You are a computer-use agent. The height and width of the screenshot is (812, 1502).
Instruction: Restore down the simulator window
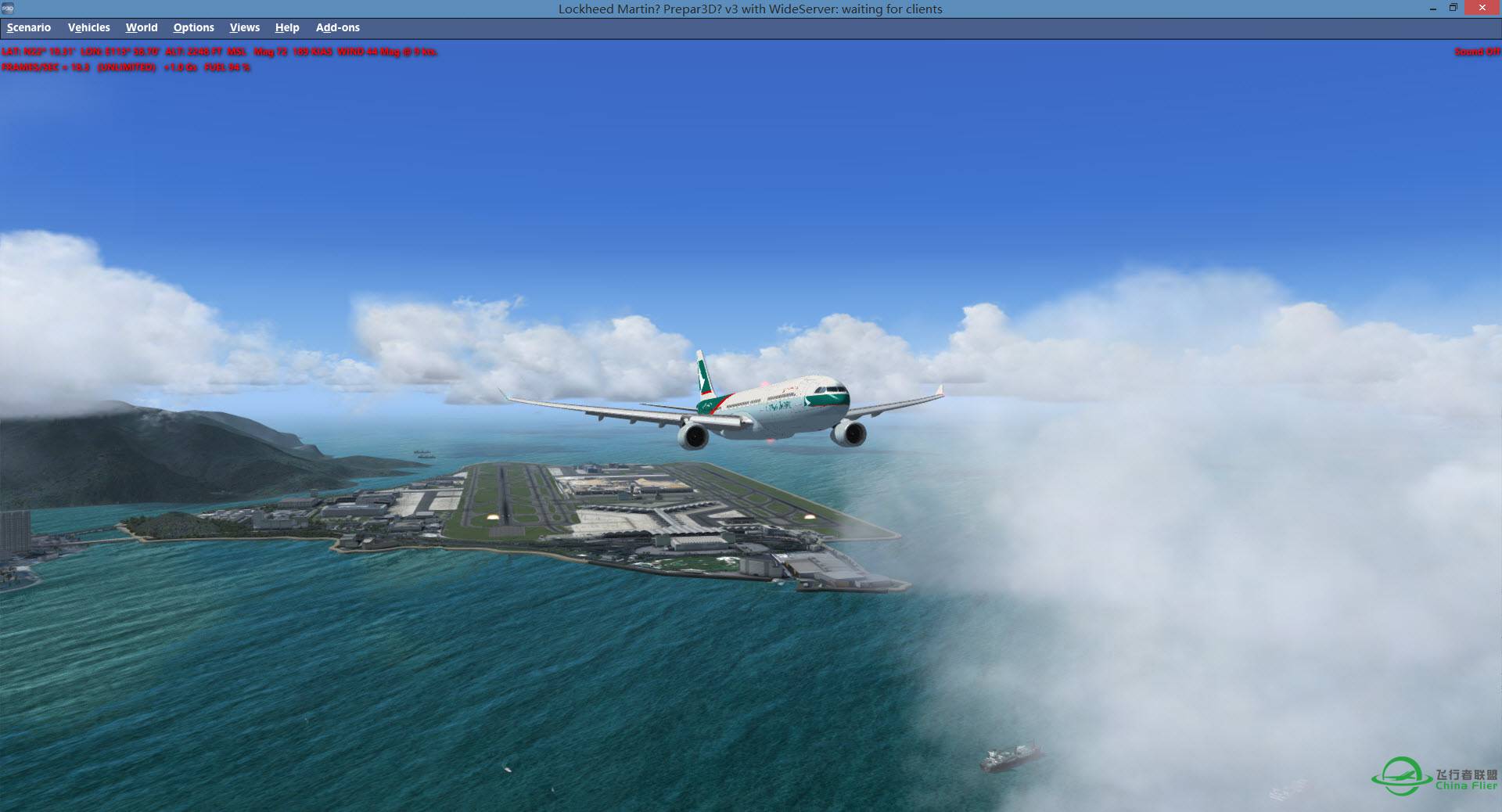[x=1453, y=8]
